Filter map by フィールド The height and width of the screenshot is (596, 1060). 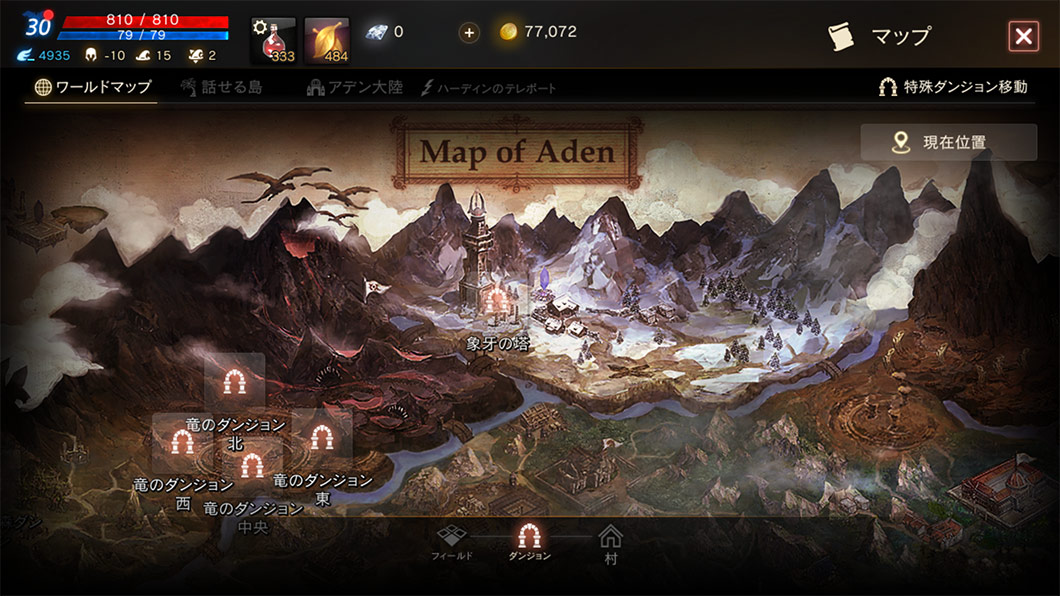452,541
